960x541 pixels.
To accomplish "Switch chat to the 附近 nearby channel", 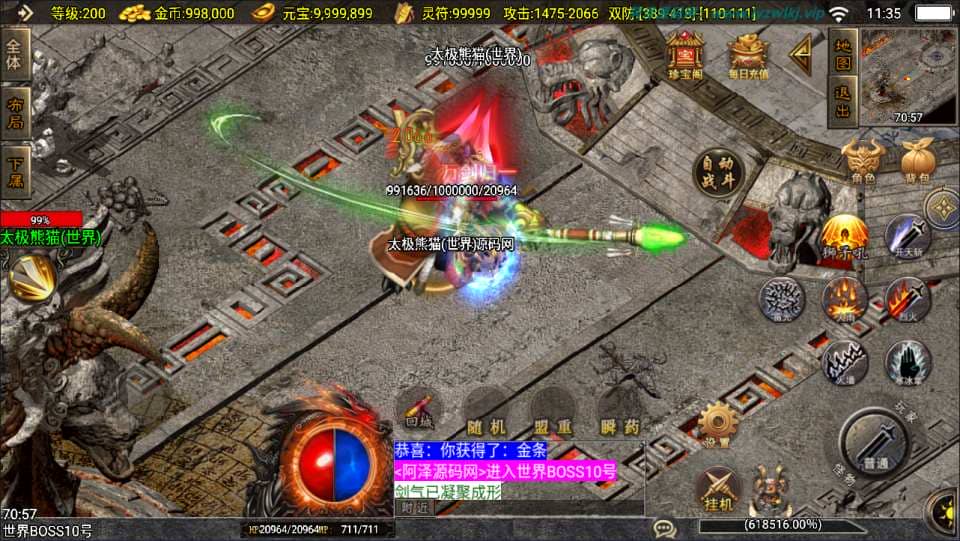I will click(x=413, y=508).
